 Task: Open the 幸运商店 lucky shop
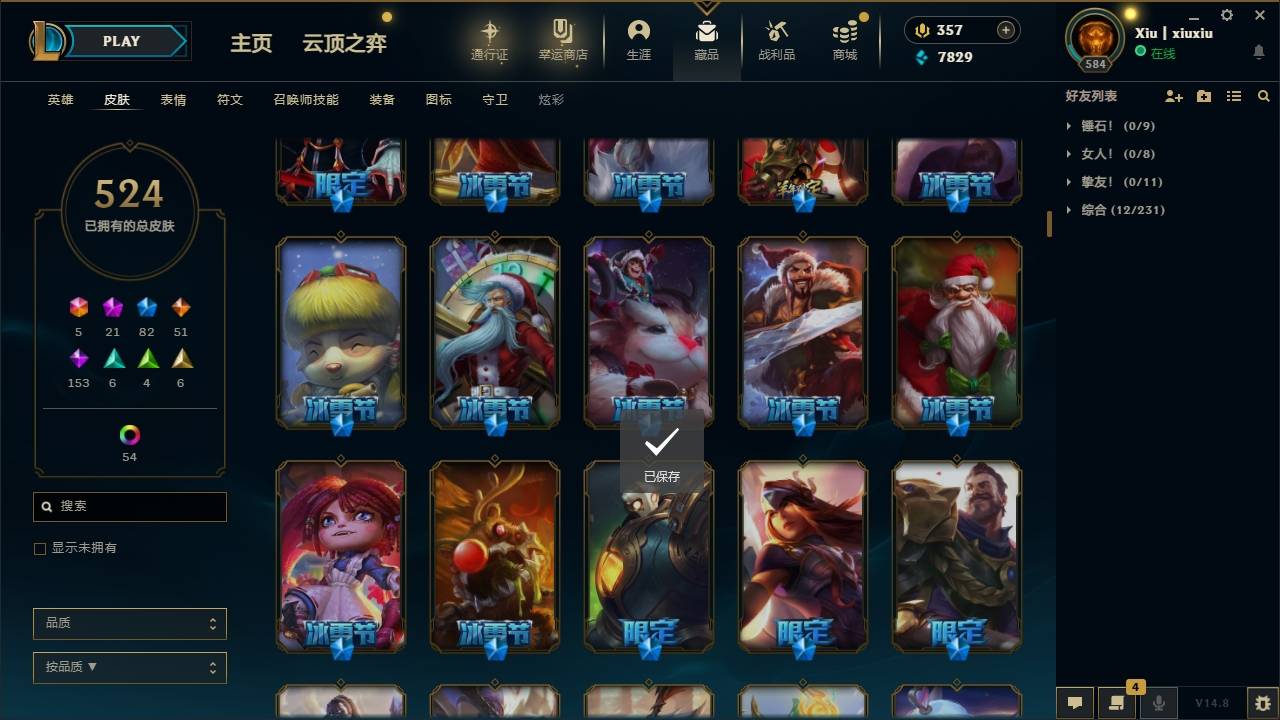(562, 41)
